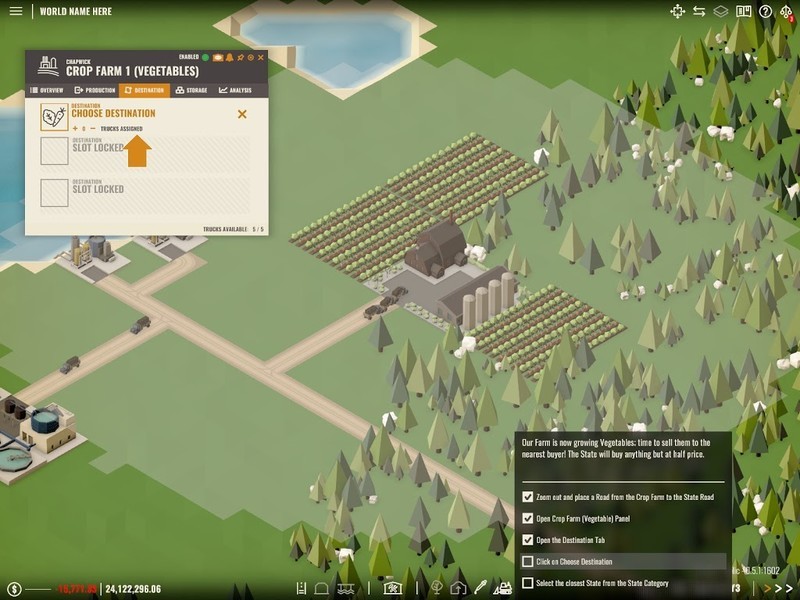This screenshot has height=600, width=800.
Task: Close the Crop Farm panel
Action: pos(261,58)
